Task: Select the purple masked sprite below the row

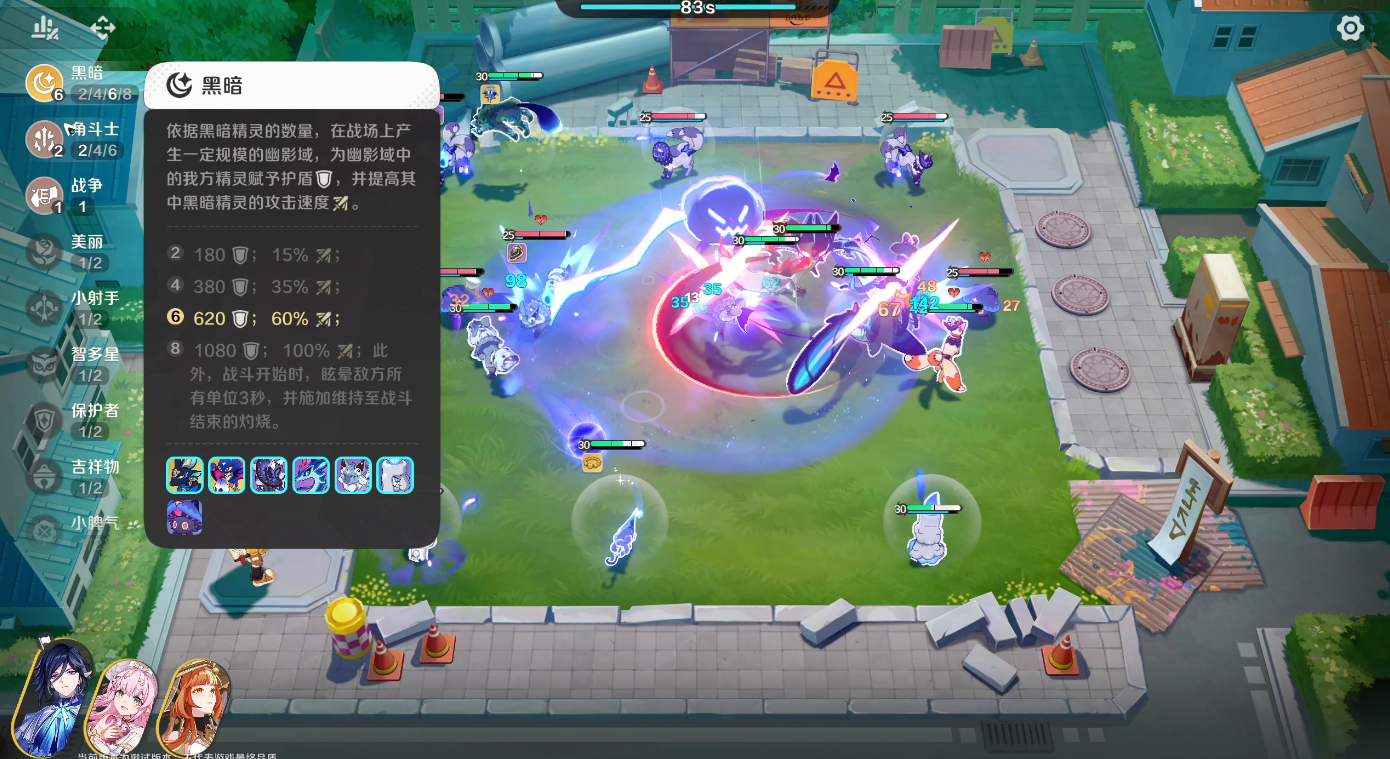Action: (x=185, y=518)
